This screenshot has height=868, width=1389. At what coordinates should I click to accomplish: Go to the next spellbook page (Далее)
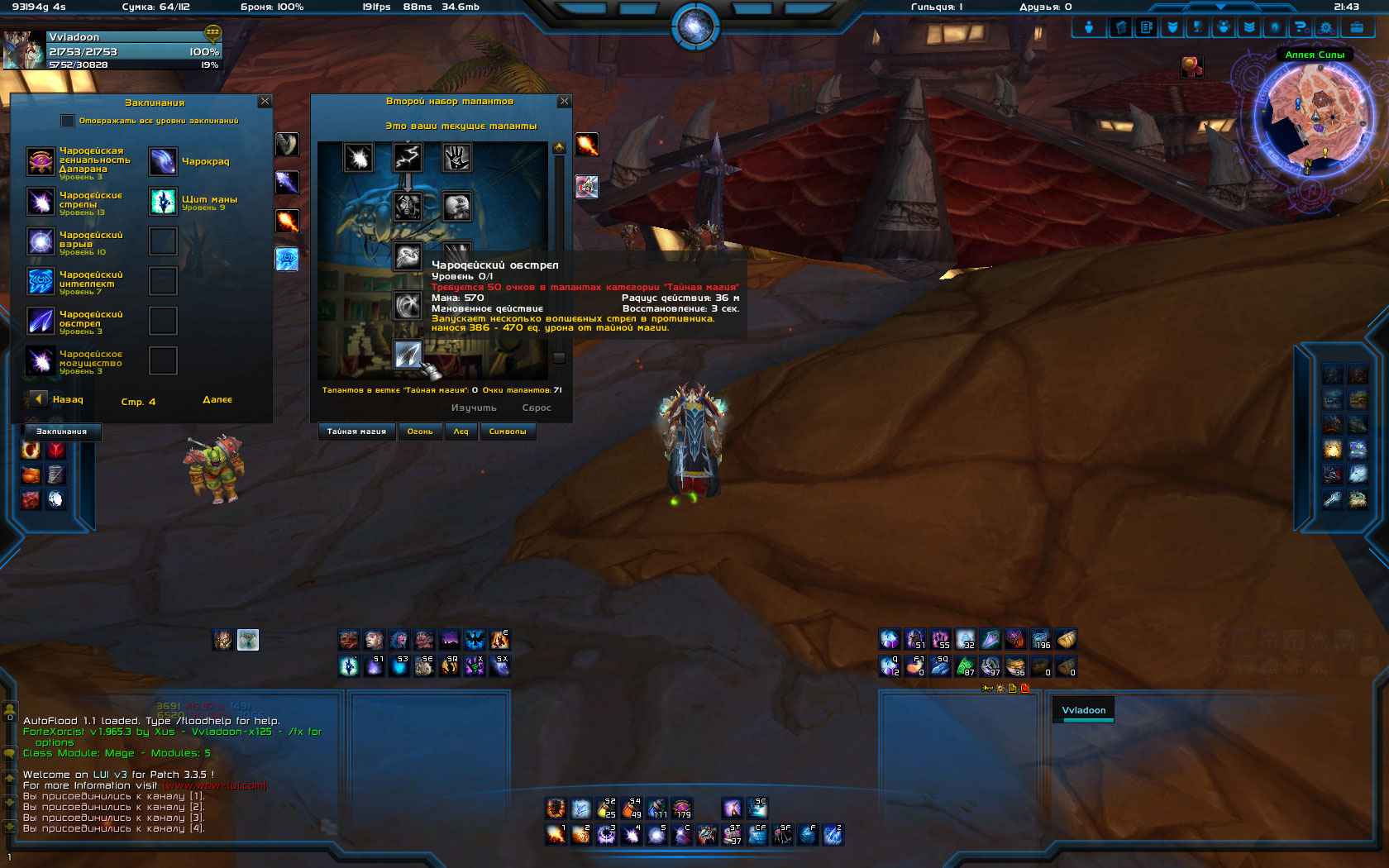pyautogui.click(x=217, y=400)
